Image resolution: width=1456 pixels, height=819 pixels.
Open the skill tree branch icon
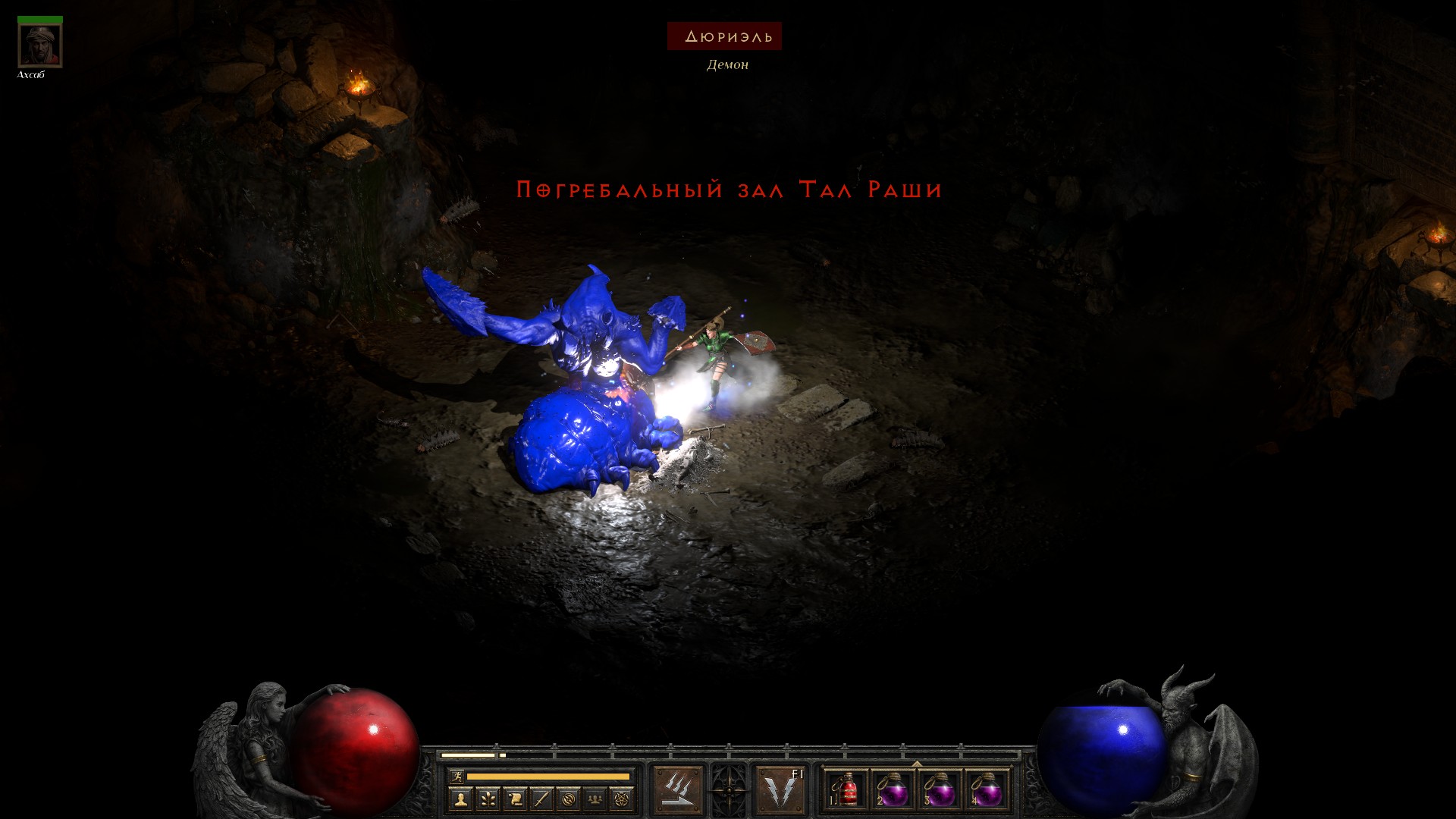click(x=488, y=799)
